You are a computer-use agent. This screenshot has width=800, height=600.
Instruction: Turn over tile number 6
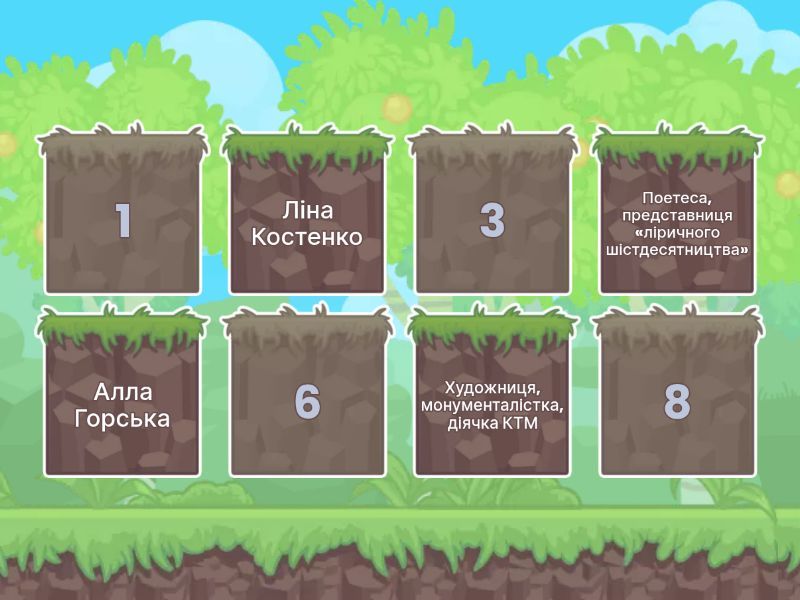(307, 402)
